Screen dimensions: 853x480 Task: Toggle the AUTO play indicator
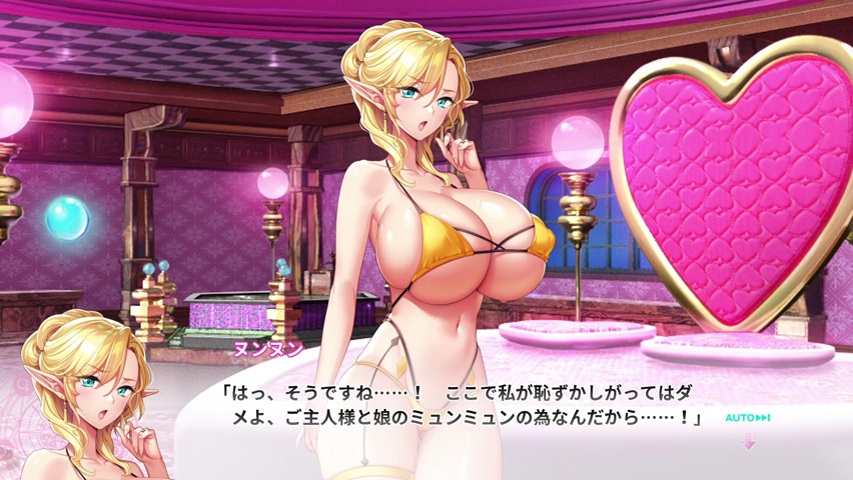(x=747, y=418)
